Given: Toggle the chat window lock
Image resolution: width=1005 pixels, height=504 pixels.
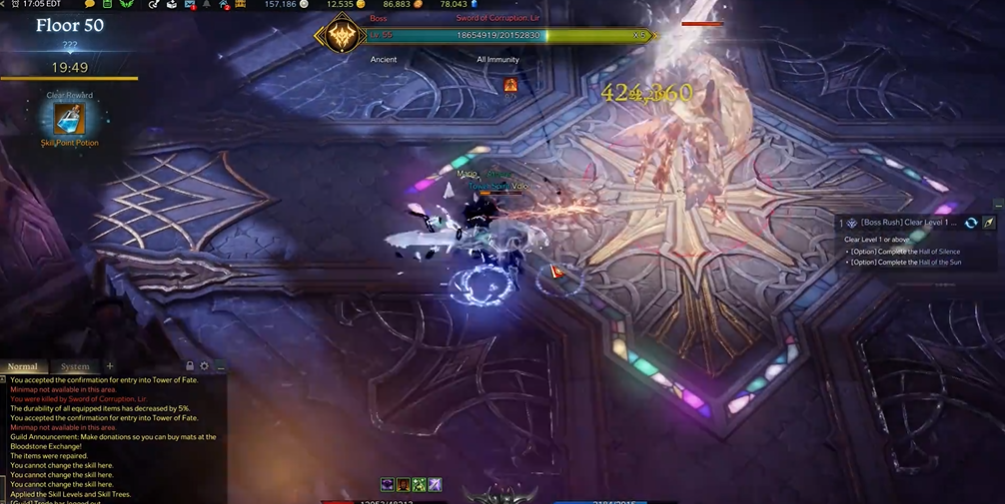Looking at the screenshot, I should click(190, 367).
